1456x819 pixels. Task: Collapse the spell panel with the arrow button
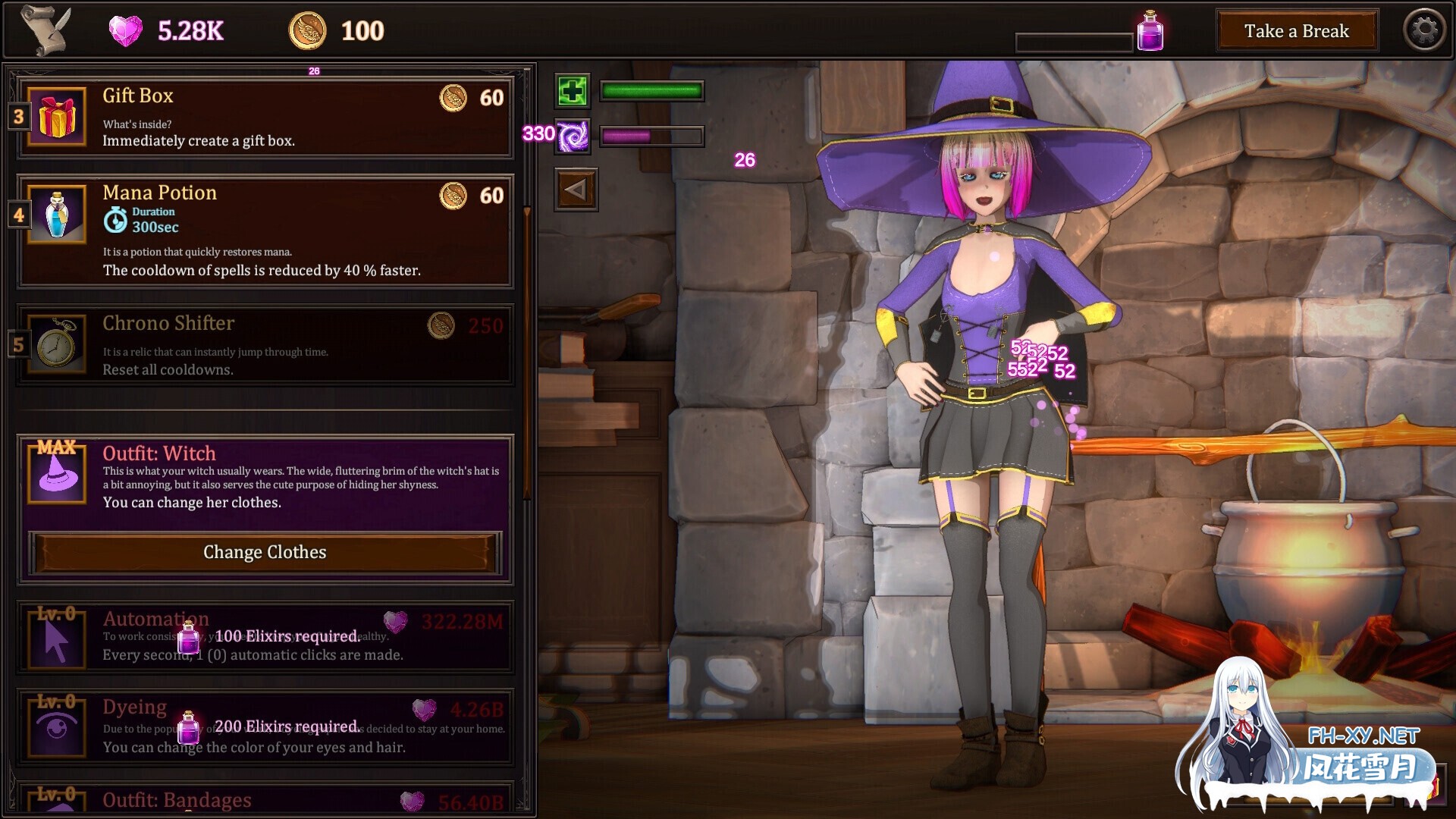click(576, 190)
